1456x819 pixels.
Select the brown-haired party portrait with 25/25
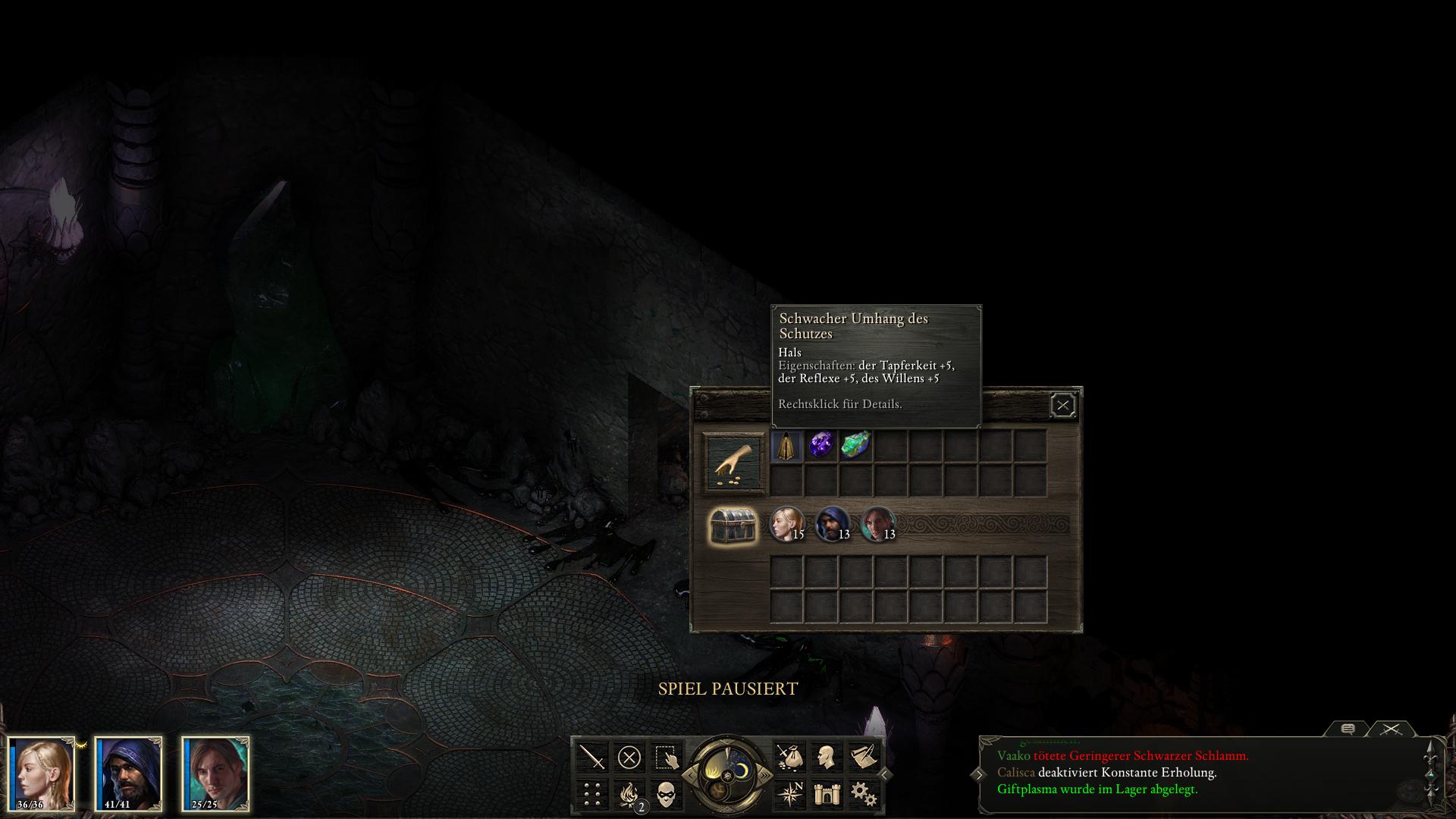pos(215,772)
